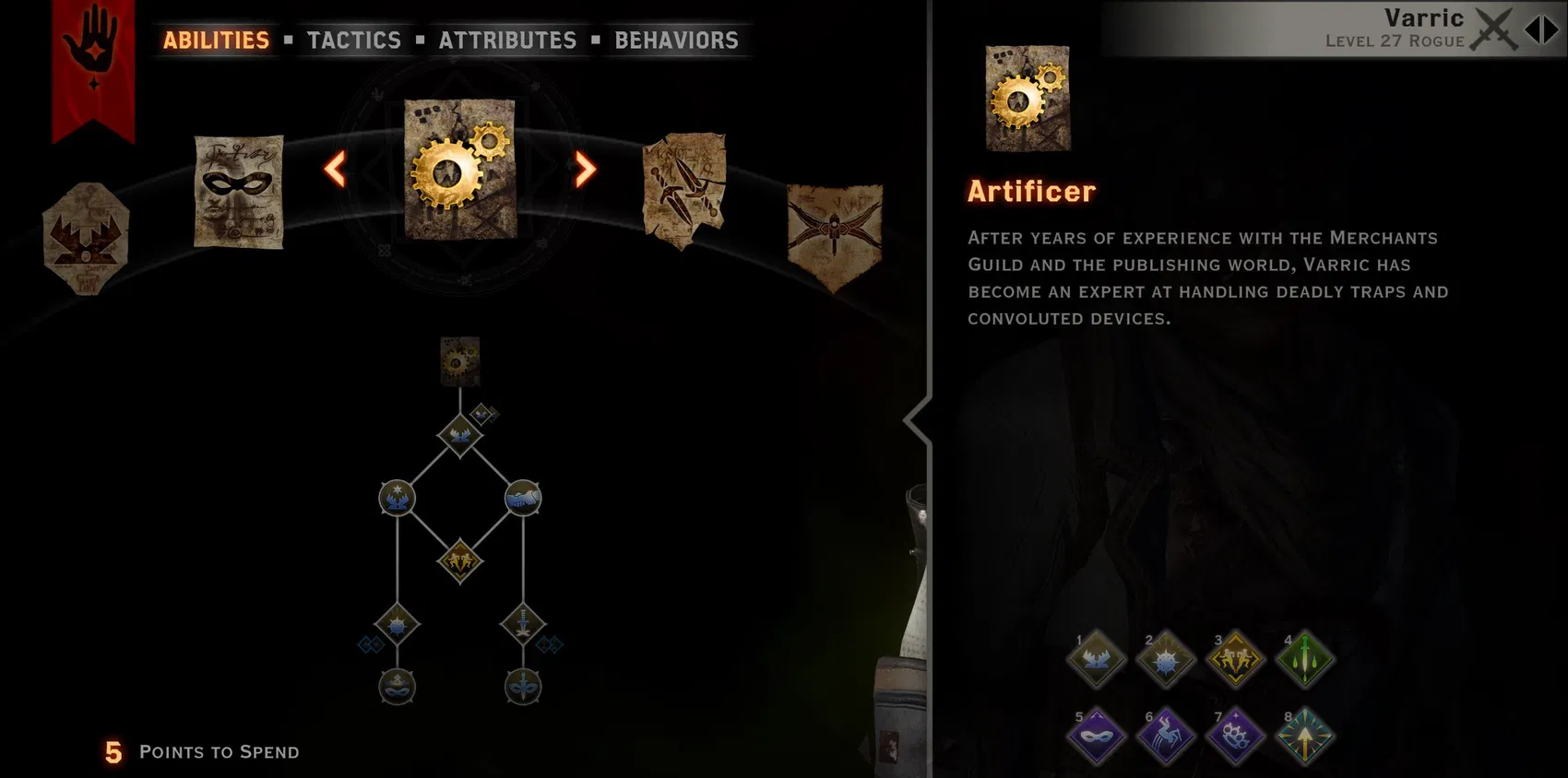
Task: Open the Attributes tab
Action: pos(506,40)
